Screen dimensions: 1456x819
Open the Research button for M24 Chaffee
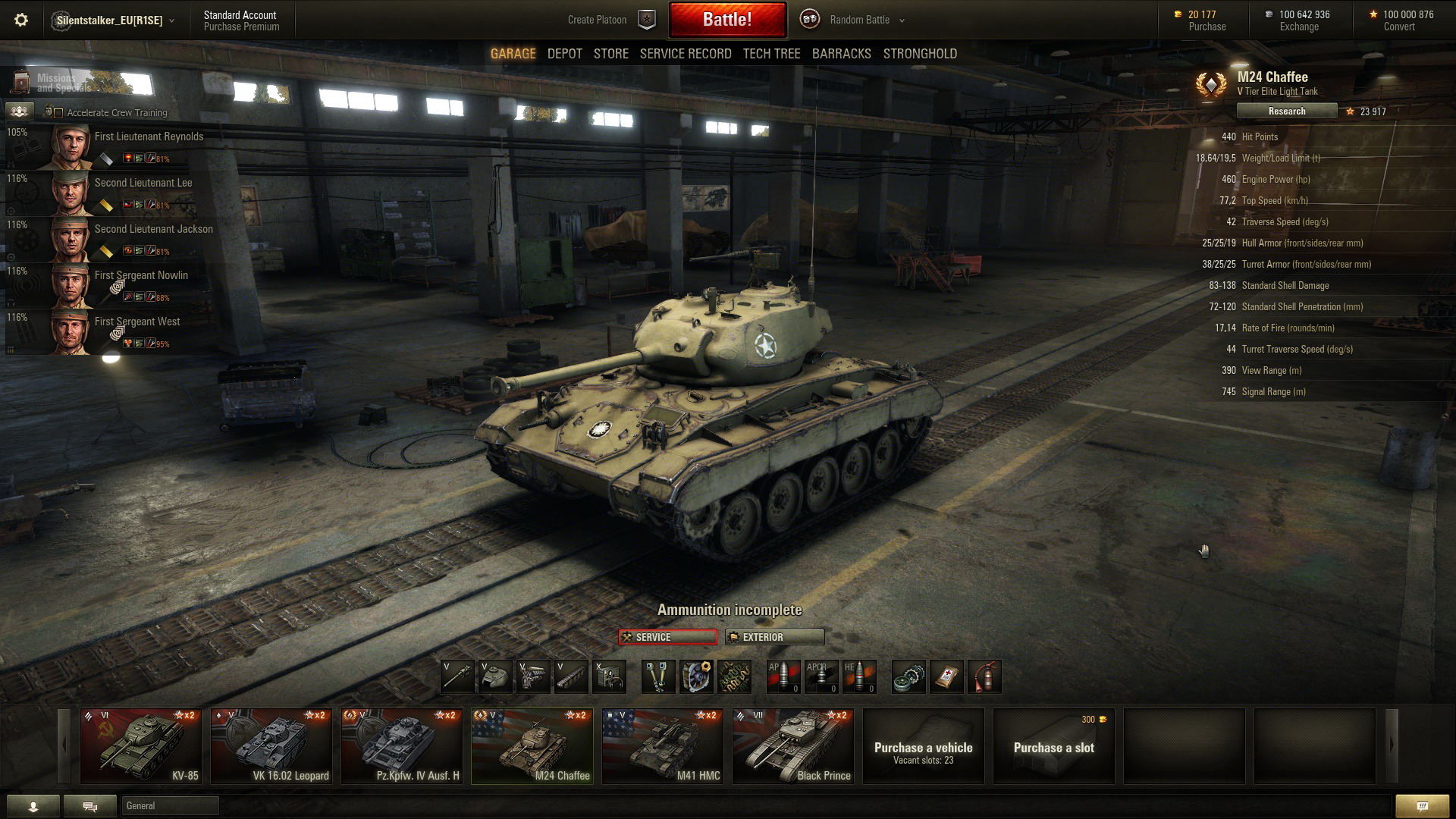(1286, 111)
